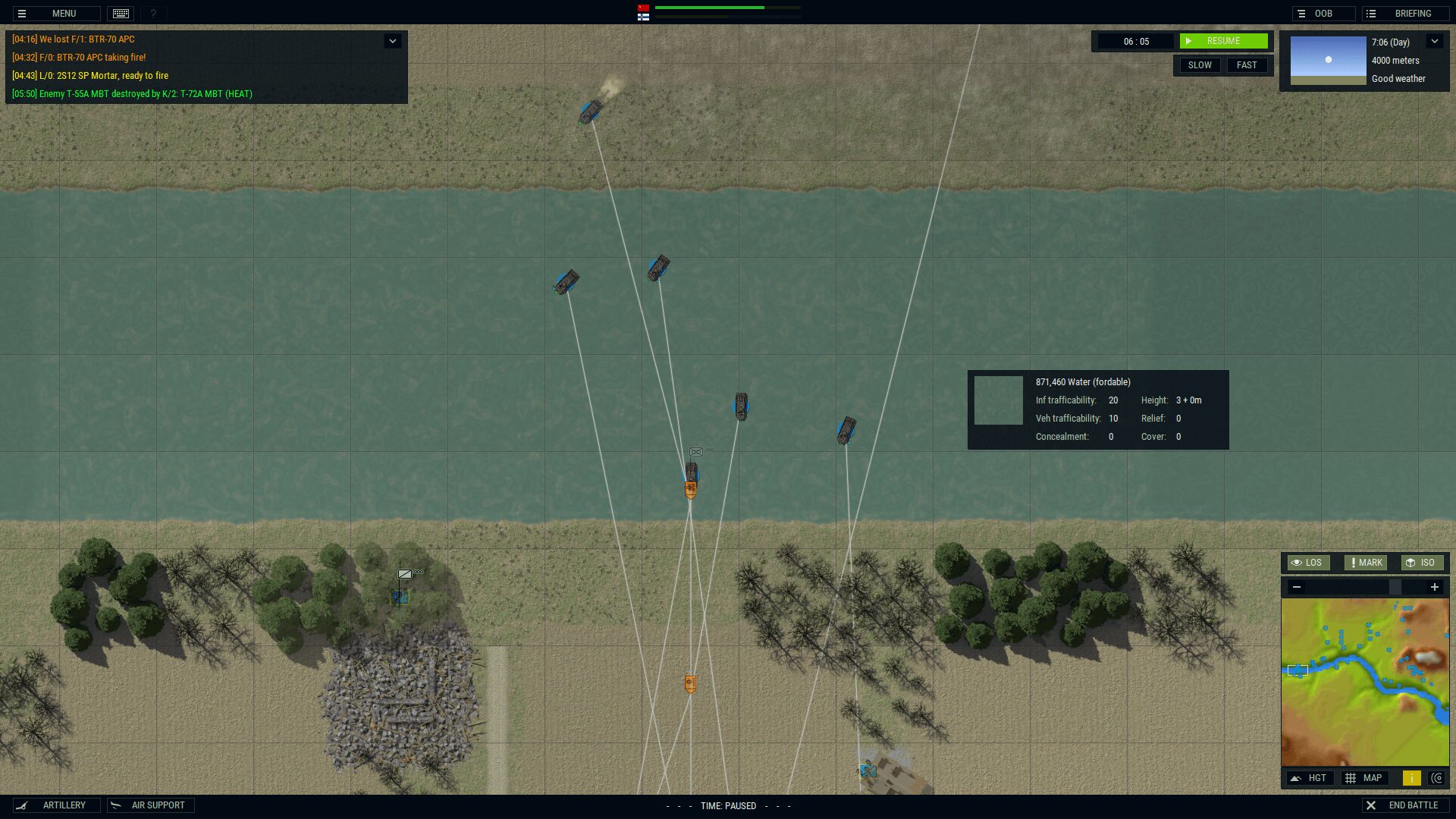Activate the MARK tool
The height and width of the screenshot is (819, 1456).
[x=1365, y=563]
